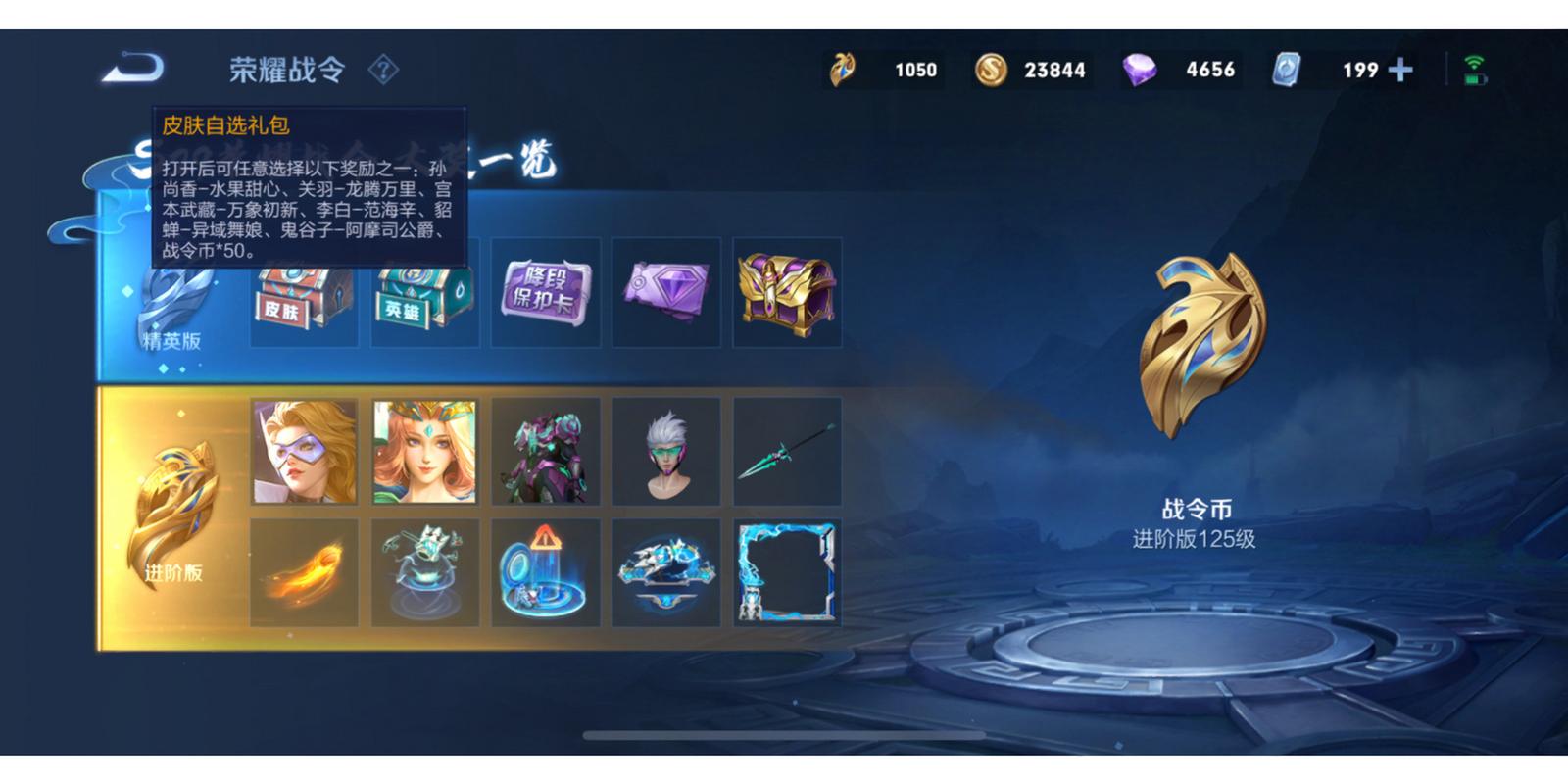Select the orange flame trail effect reward
Image resolution: width=1568 pixels, height=784 pixels.
coord(304,573)
